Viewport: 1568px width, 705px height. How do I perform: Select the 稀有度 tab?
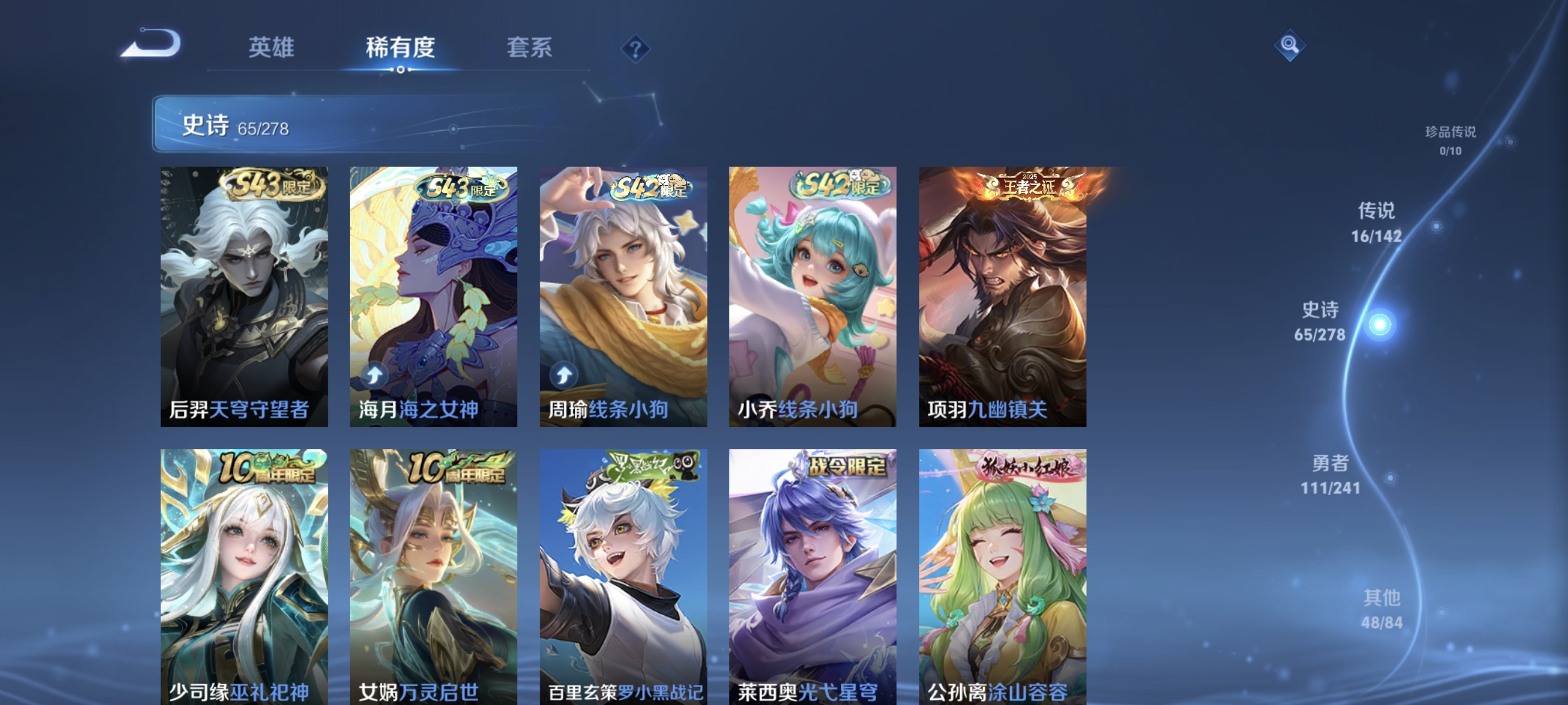(401, 49)
